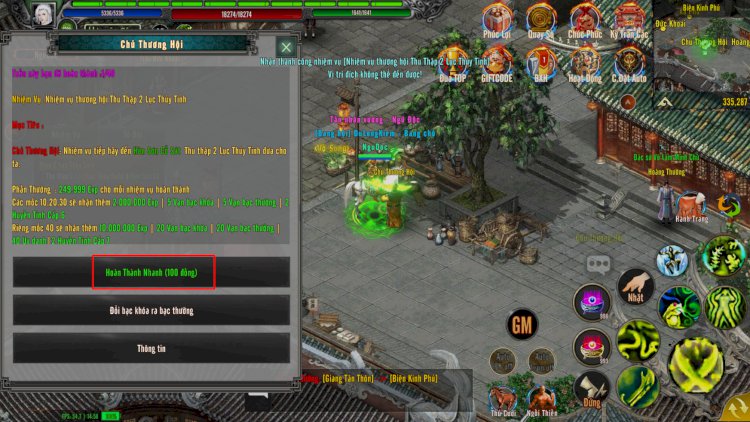Image resolution: width=750 pixels, height=422 pixels.
Task: Choose Hoàn Thành Nhanh (100 đồng)
Action: click(x=152, y=272)
